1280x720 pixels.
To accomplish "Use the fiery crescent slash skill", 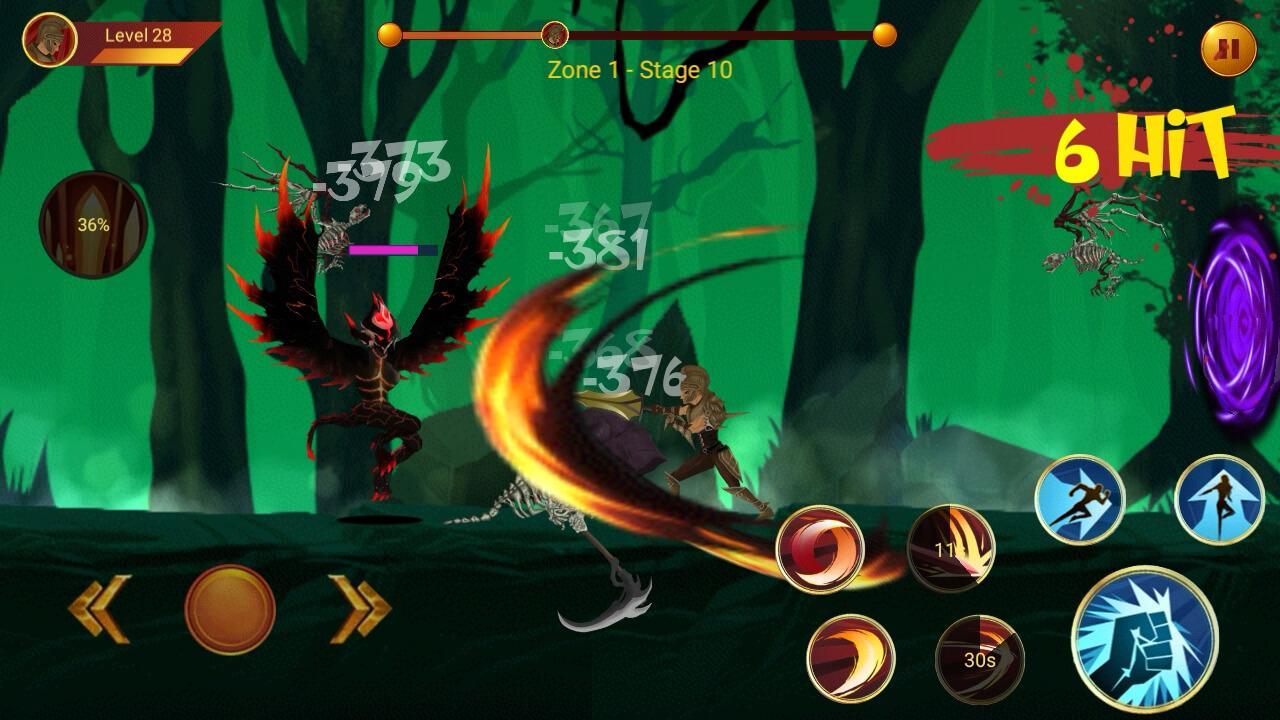I will pos(850,658).
